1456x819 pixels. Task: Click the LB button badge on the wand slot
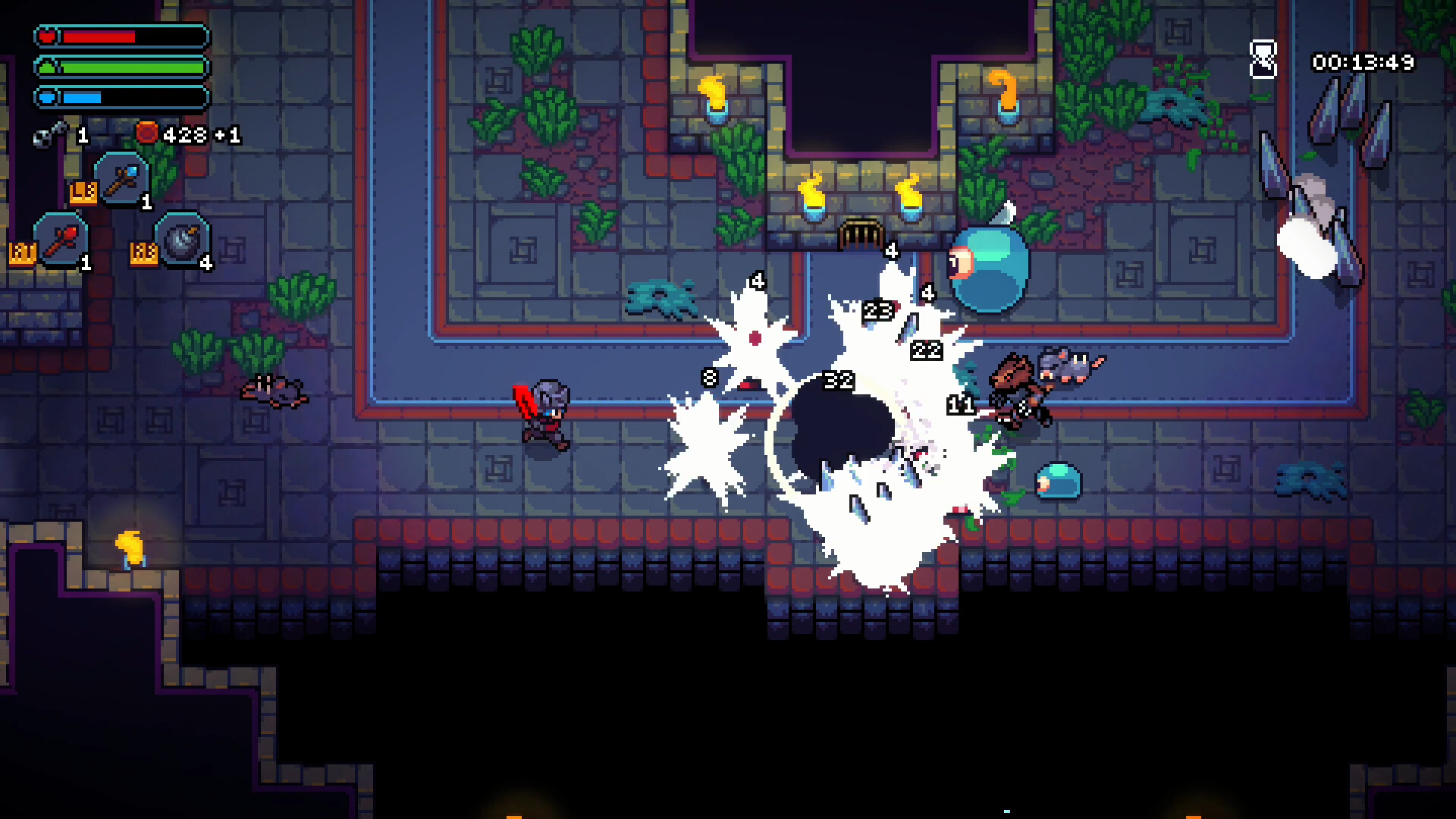coord(86,193)
